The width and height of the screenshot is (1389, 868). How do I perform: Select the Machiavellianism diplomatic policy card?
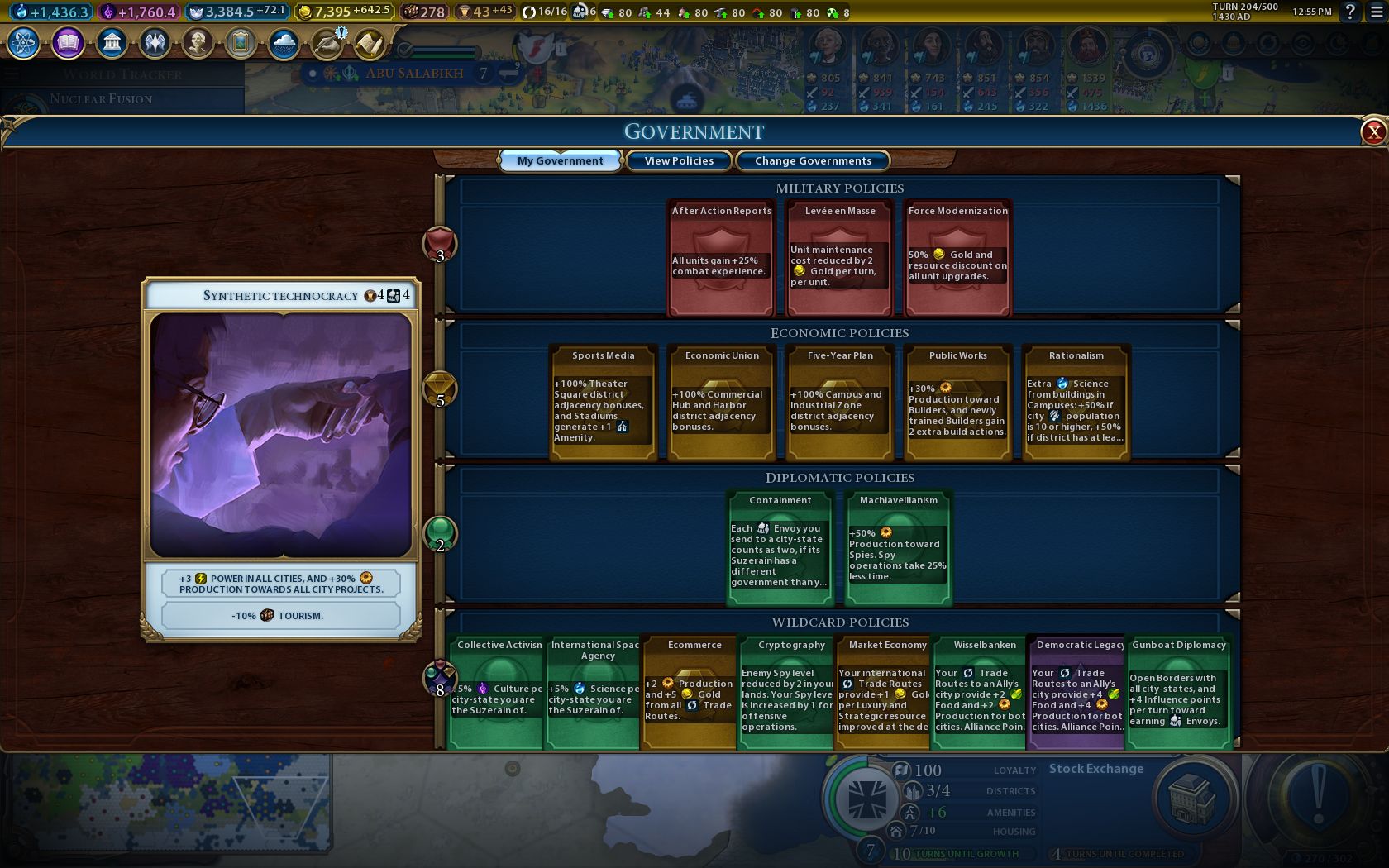tap(896, 546)
